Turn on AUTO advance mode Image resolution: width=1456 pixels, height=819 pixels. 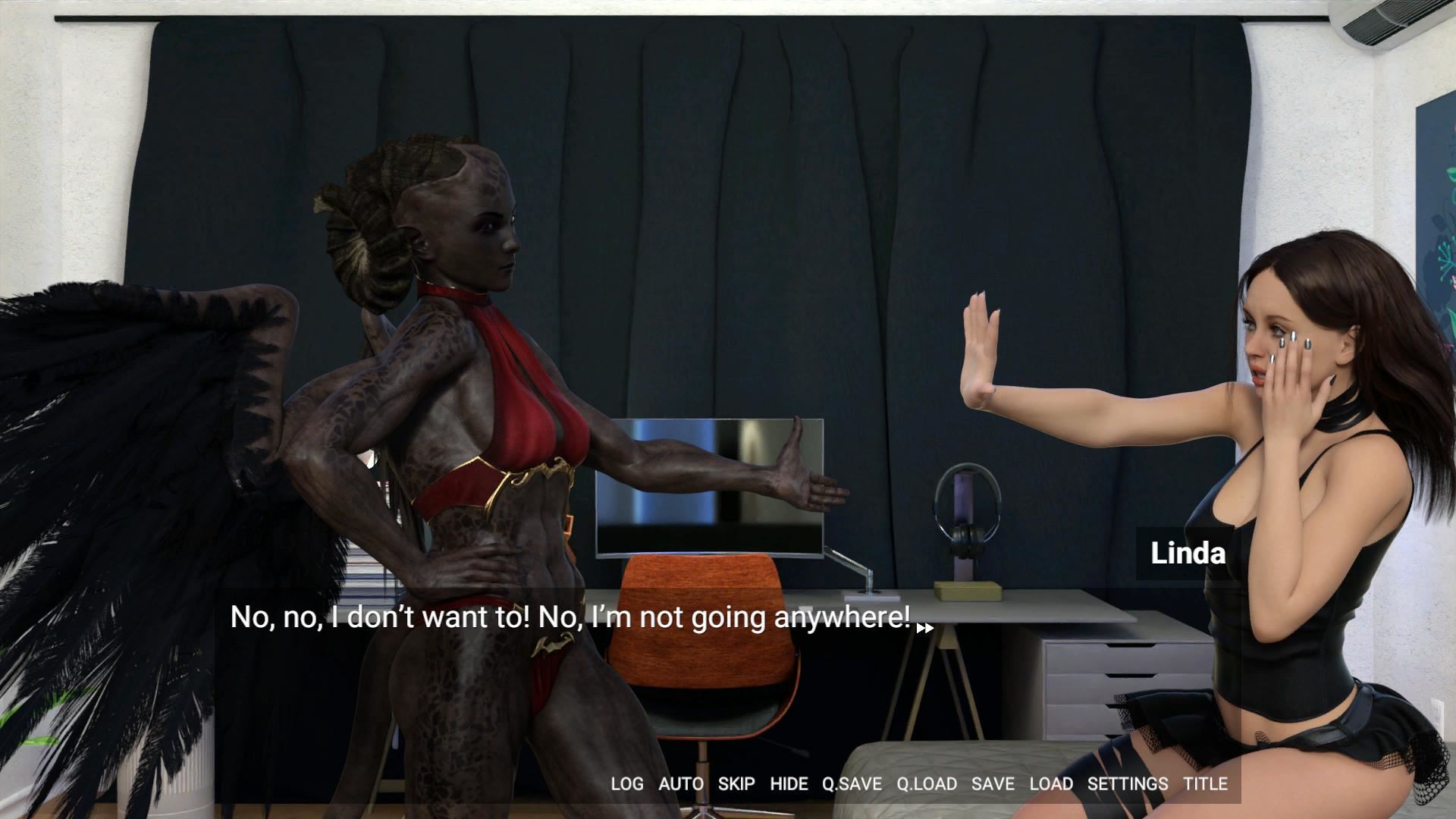[680, 784]
